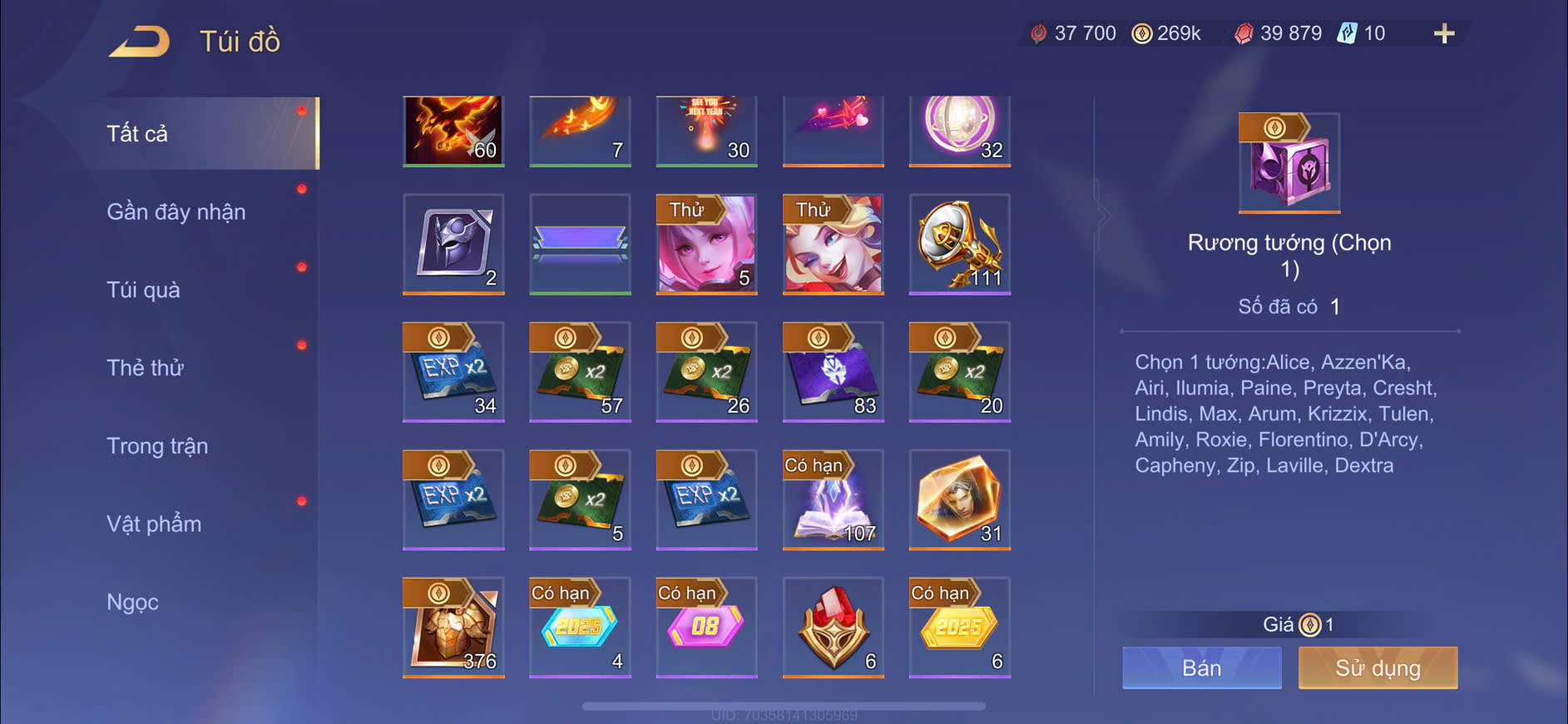
Task: Click the plus button to add currency
Action: tap(1444, 34)
